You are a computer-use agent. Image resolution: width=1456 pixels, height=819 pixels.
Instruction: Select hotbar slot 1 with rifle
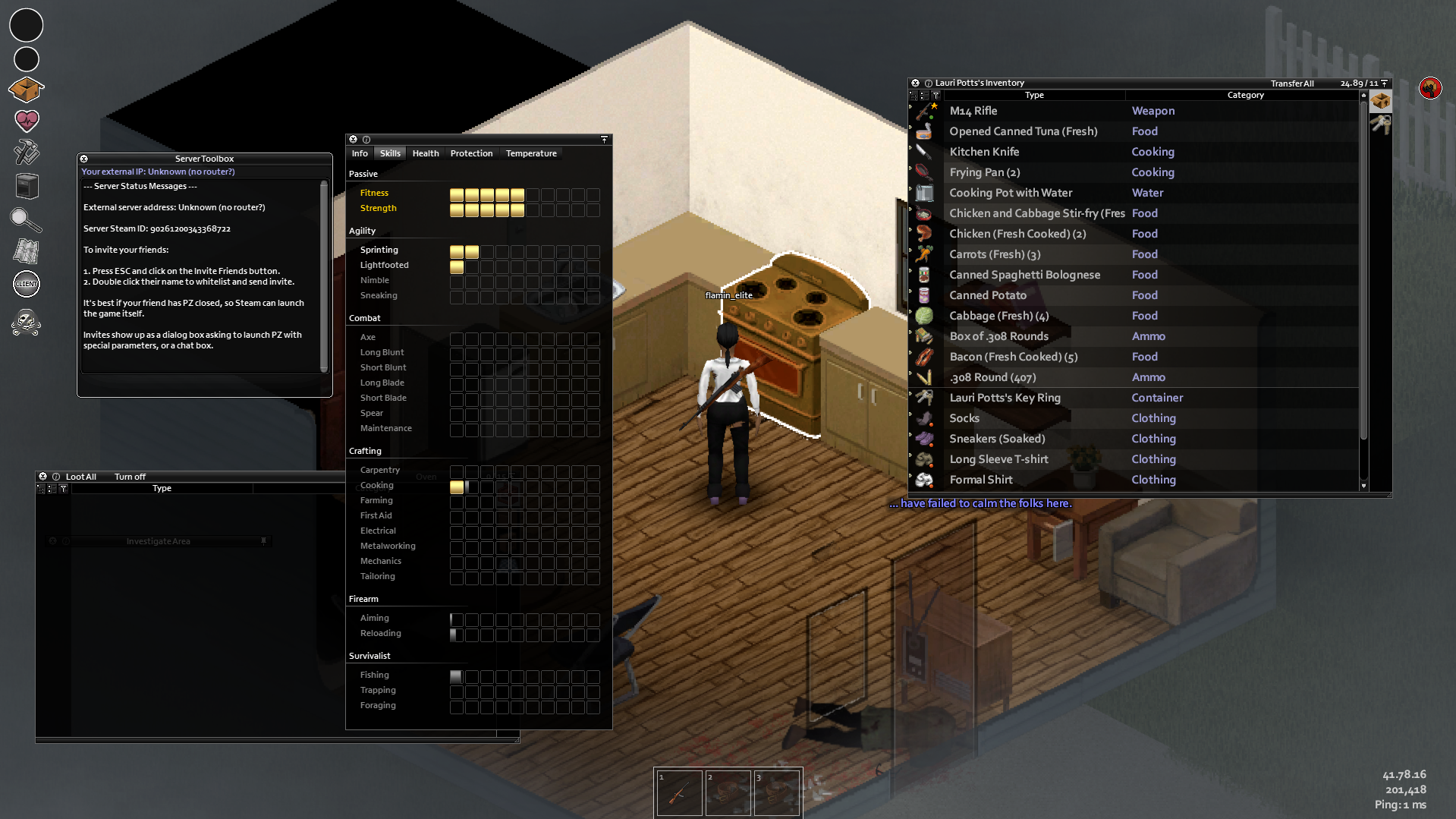click(x=679, y=793)
